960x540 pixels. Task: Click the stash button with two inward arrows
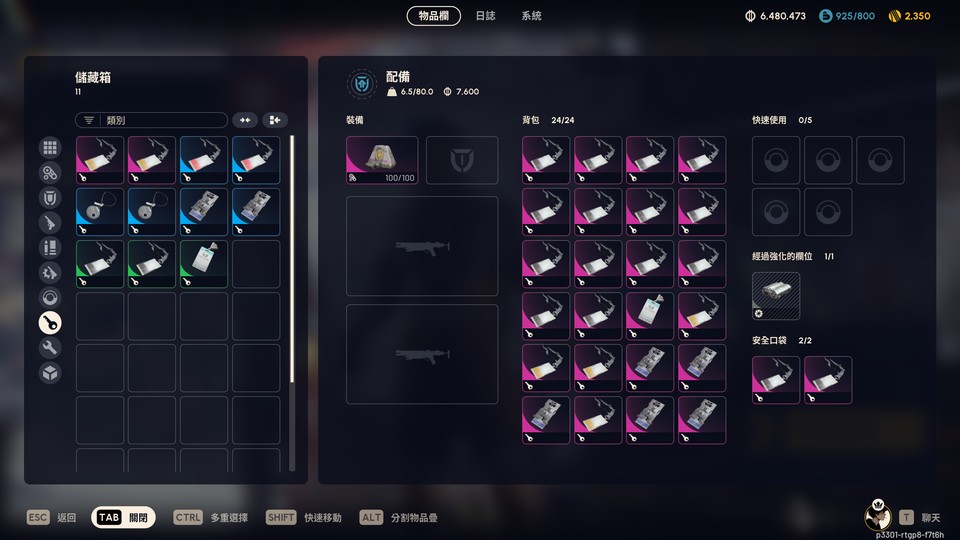click(x=245, y=120)
